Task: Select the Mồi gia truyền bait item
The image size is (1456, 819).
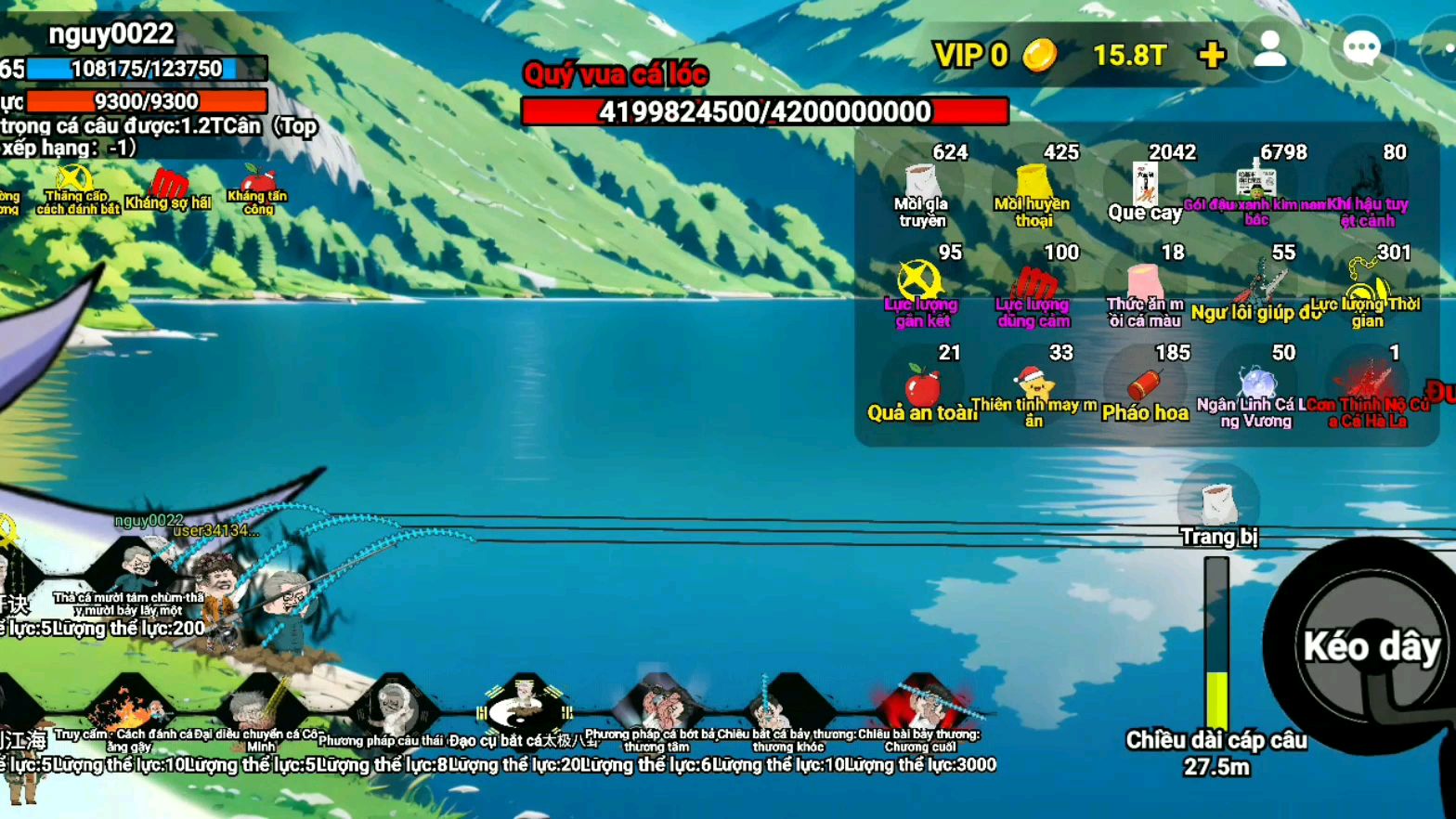Action: [921, 186]
